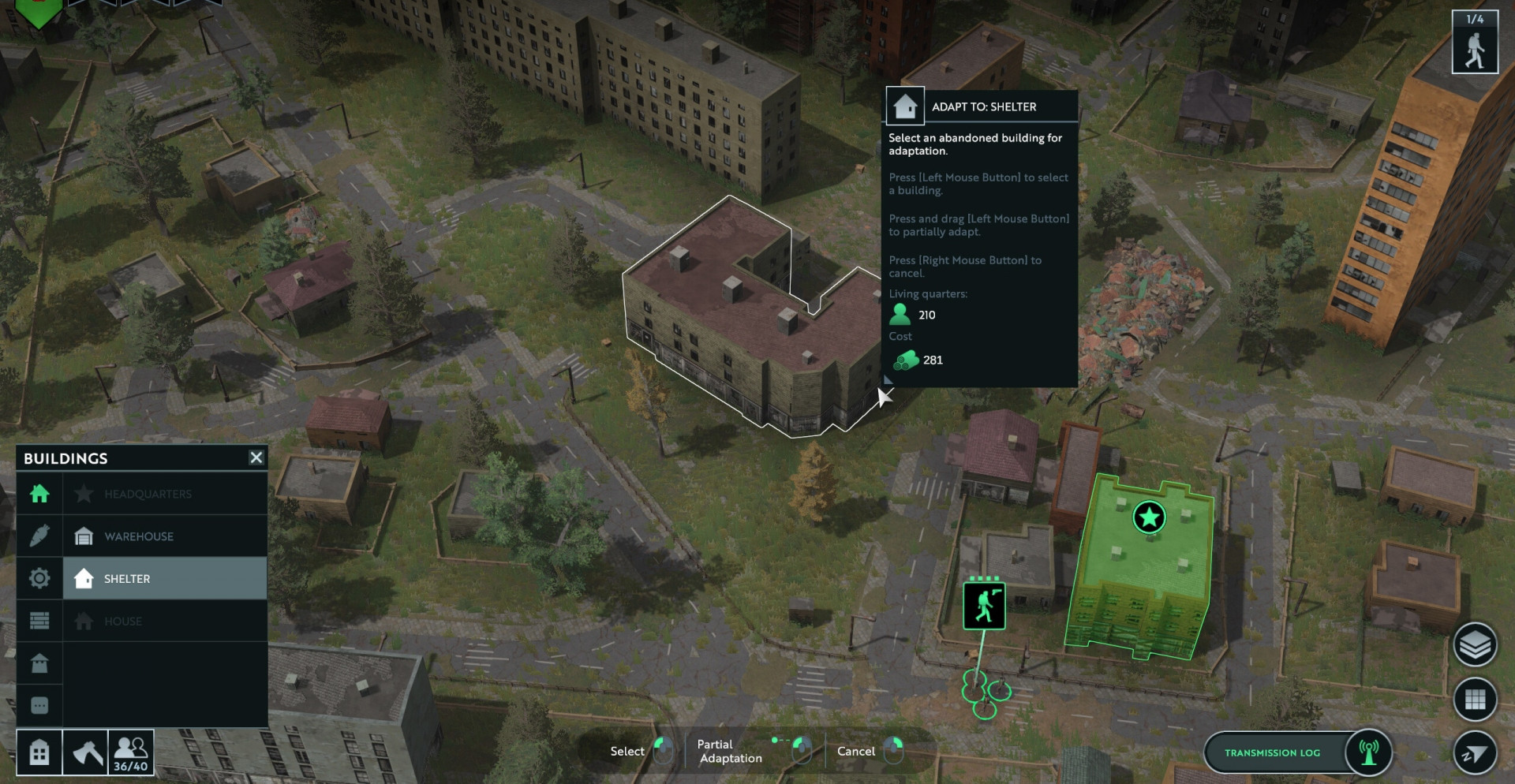Switch to the green house category tab
The width and height of the screenshot is (1515, 784).
click(x=39, y=494)
